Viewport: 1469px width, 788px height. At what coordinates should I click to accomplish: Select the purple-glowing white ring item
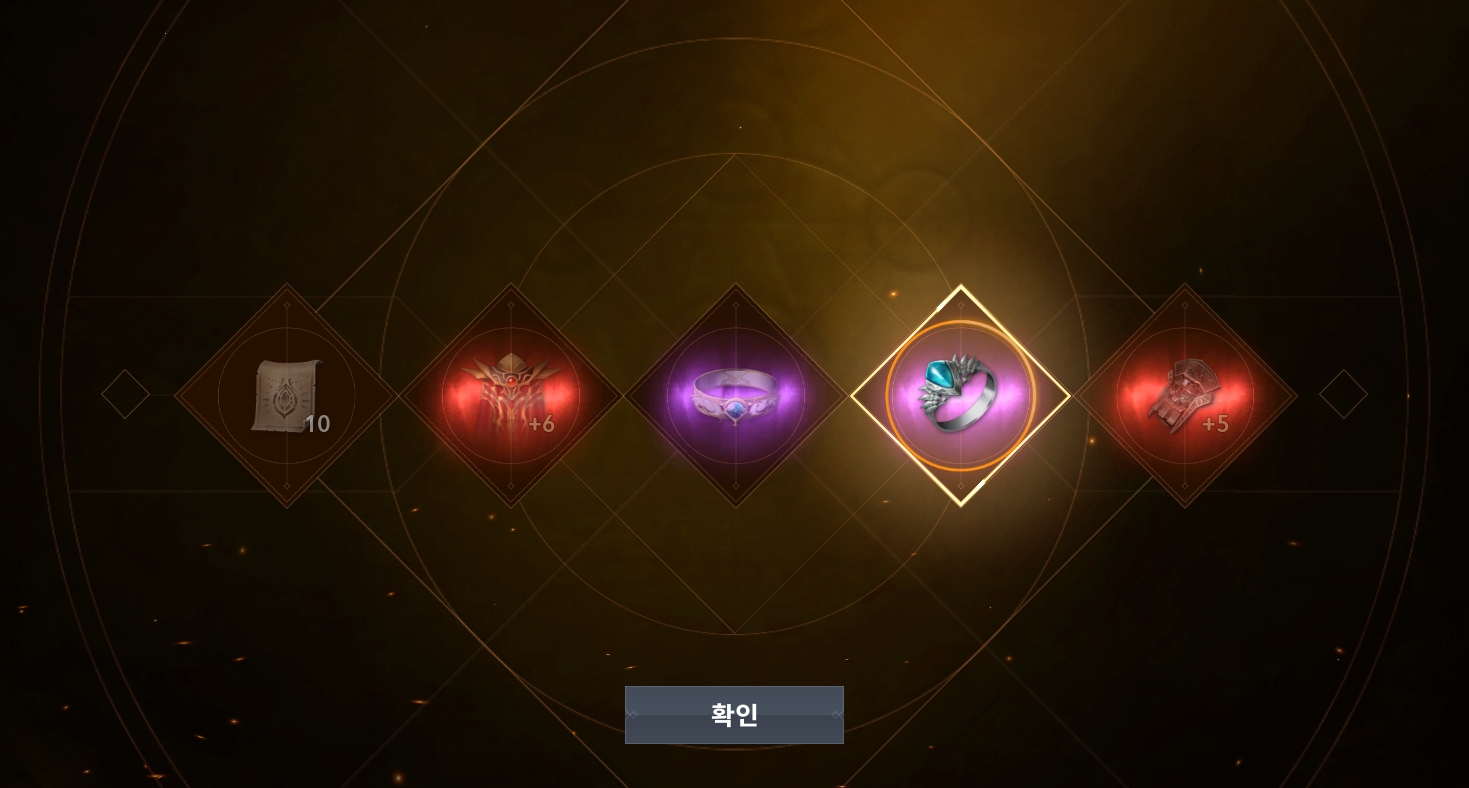click(x=736, y=395)
